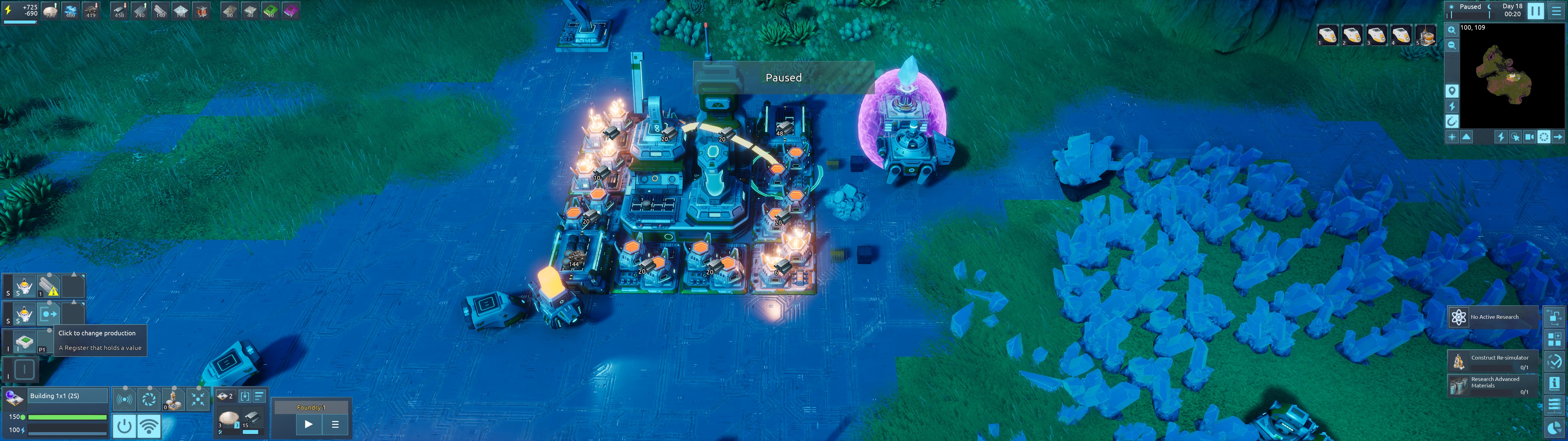The width and height of the screenshot is (1568, 441).
Task: Open the tech tree side button
Action: (1554, 317)
